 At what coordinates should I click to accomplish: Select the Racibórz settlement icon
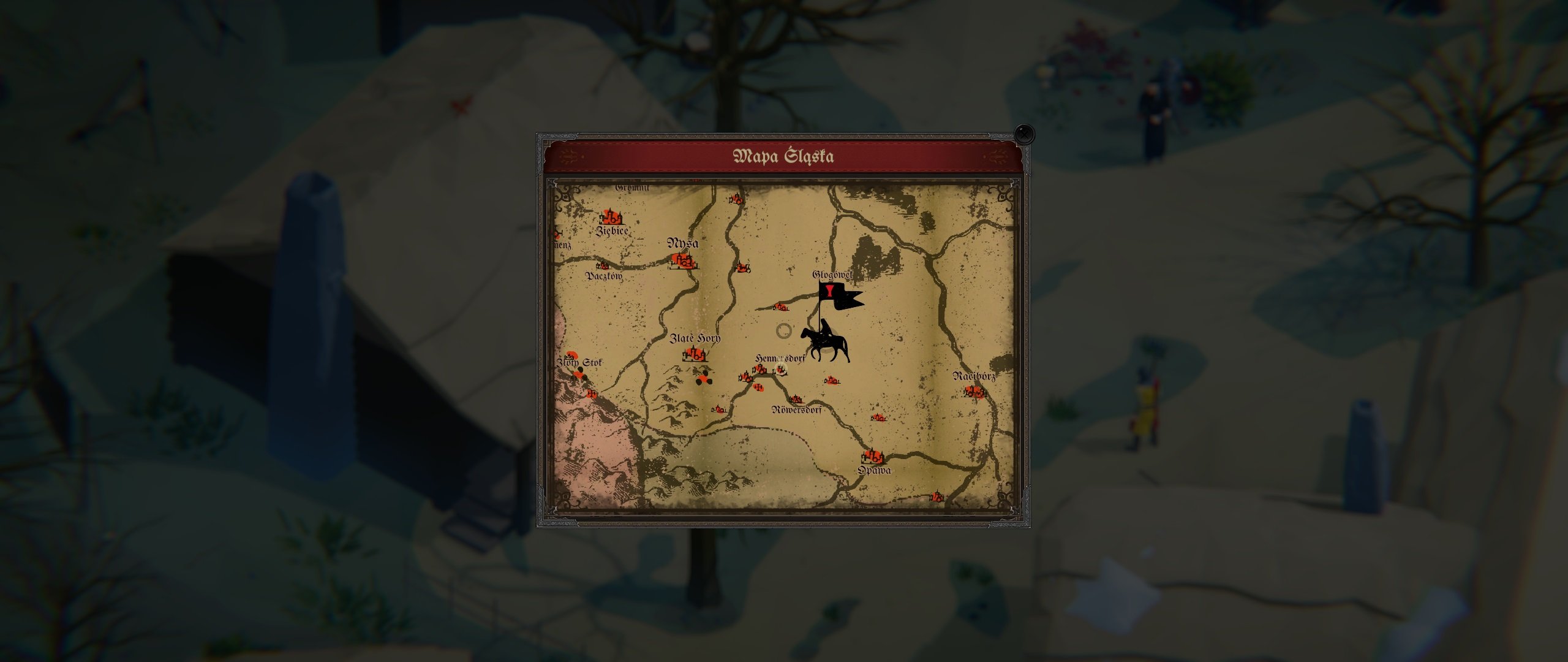point(974,390)
